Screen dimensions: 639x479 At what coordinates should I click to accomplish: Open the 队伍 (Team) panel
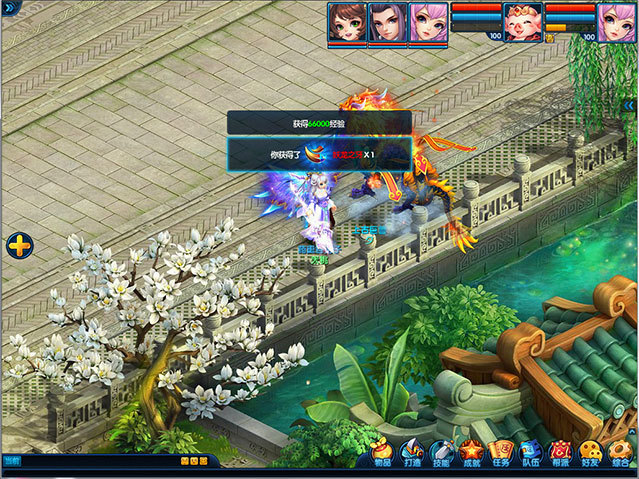click(531, 453)
